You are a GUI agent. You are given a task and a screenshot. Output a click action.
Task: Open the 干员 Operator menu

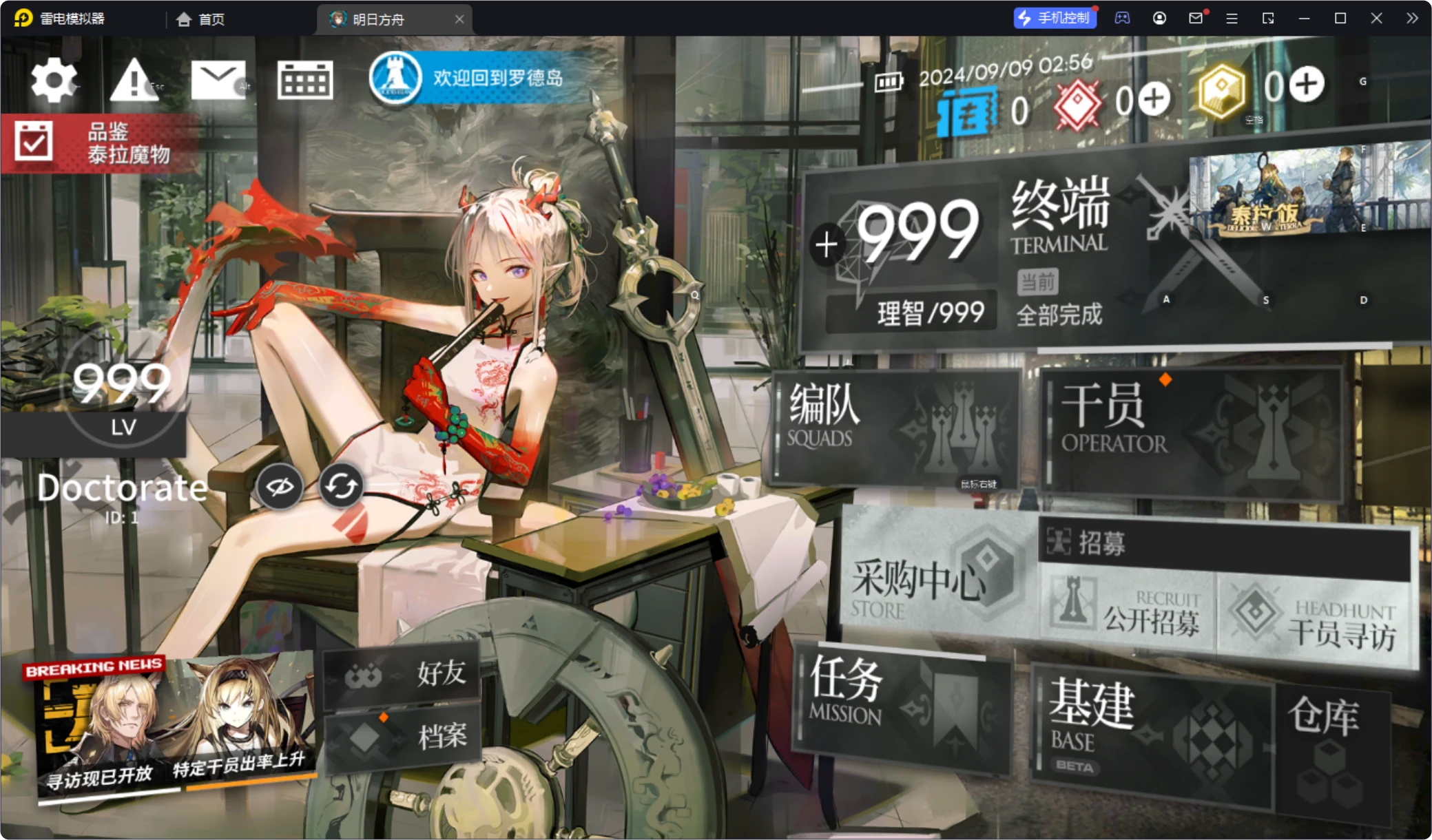pos(1192,430)
